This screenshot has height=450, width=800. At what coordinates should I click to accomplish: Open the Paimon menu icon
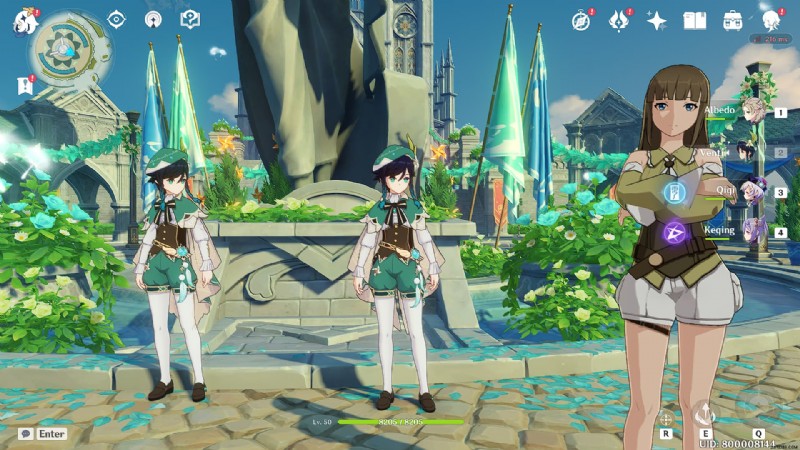[x=20, y=18]
